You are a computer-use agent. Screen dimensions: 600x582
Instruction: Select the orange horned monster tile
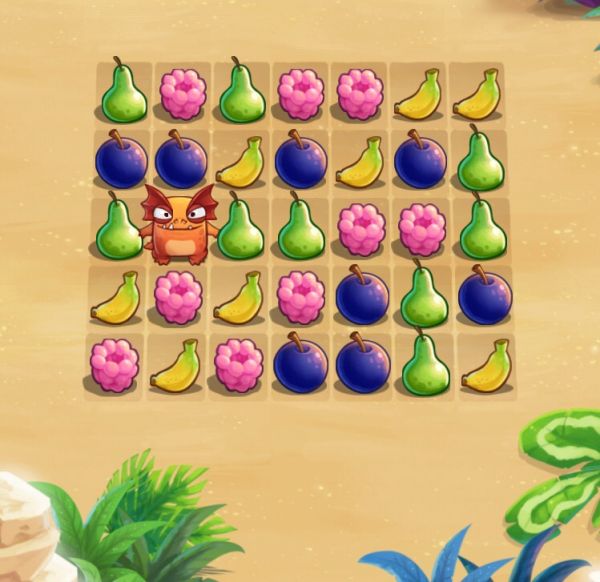tap(179, 226)
